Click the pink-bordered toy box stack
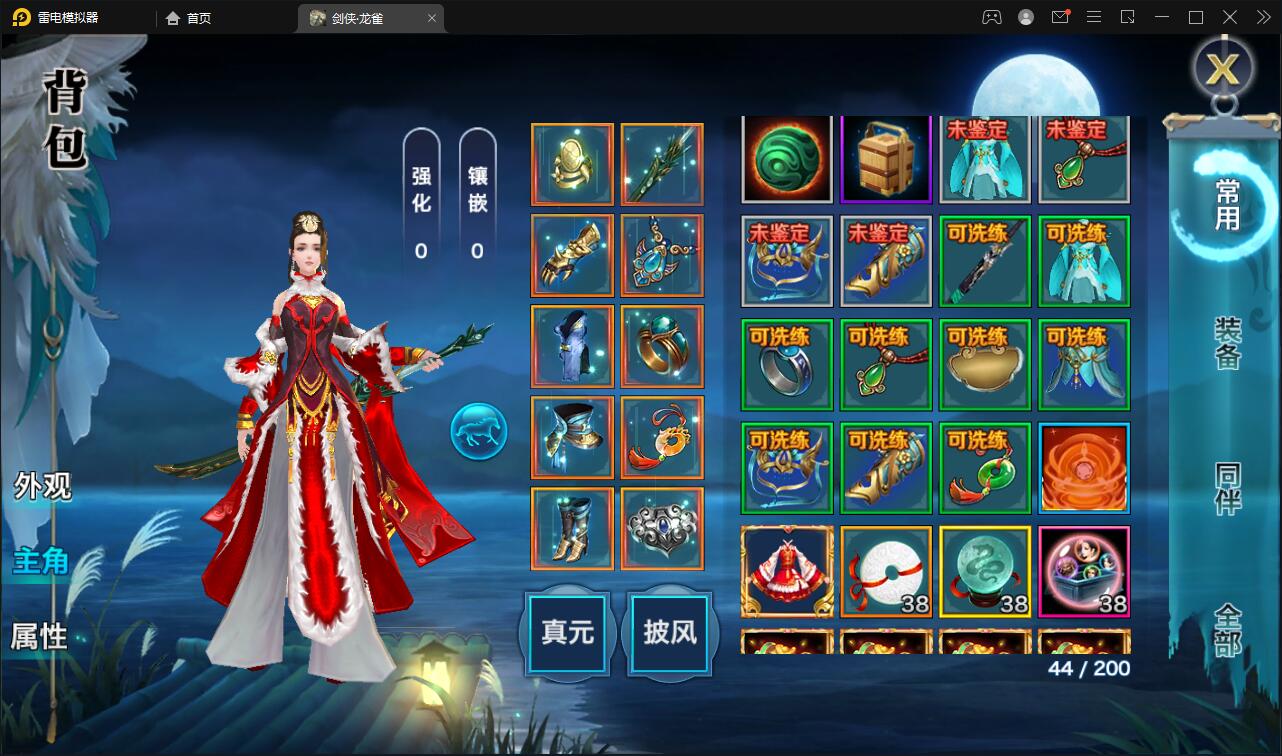This screenshot has width=1282, height=756. (x=1083, y=571)
